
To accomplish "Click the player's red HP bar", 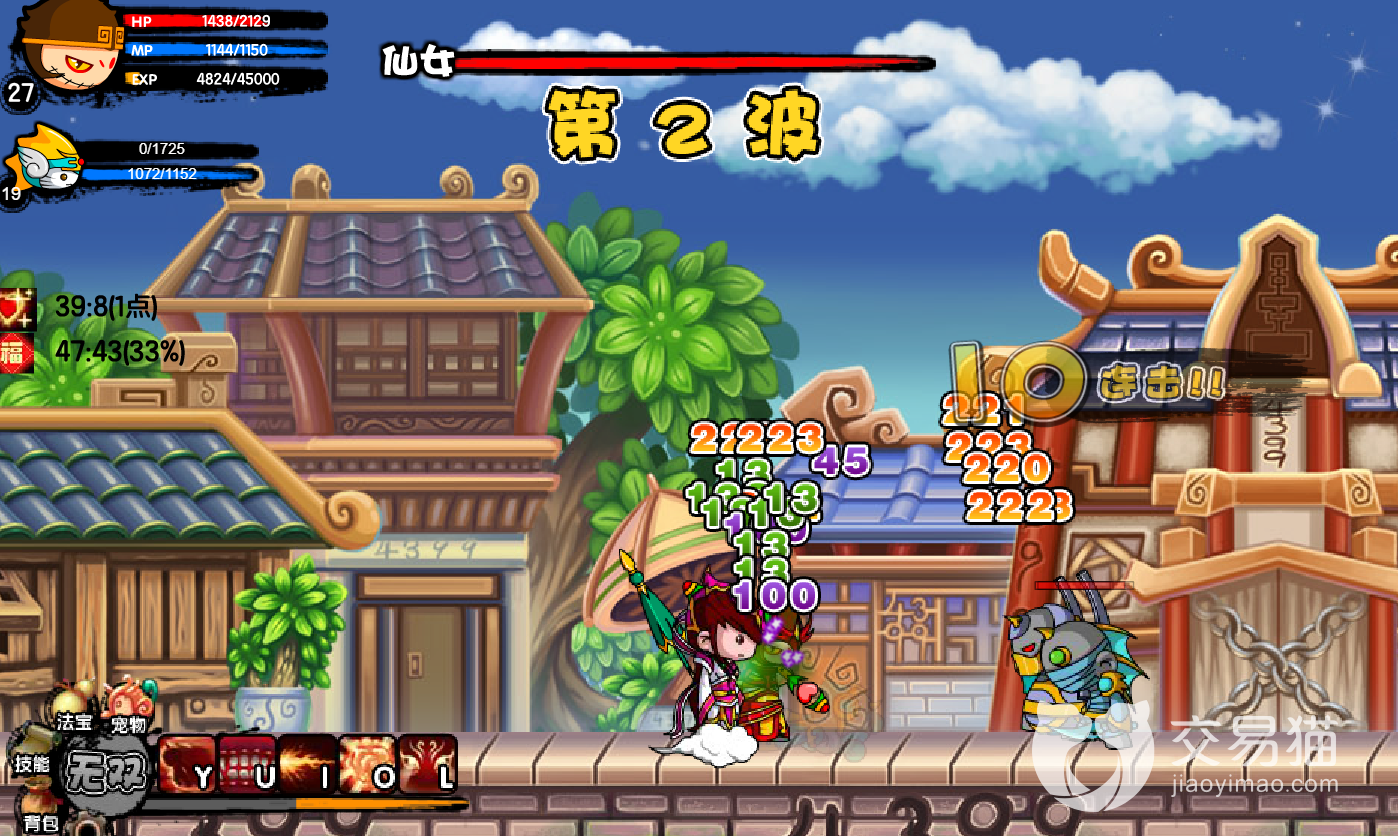I will (x=200, y=19).
